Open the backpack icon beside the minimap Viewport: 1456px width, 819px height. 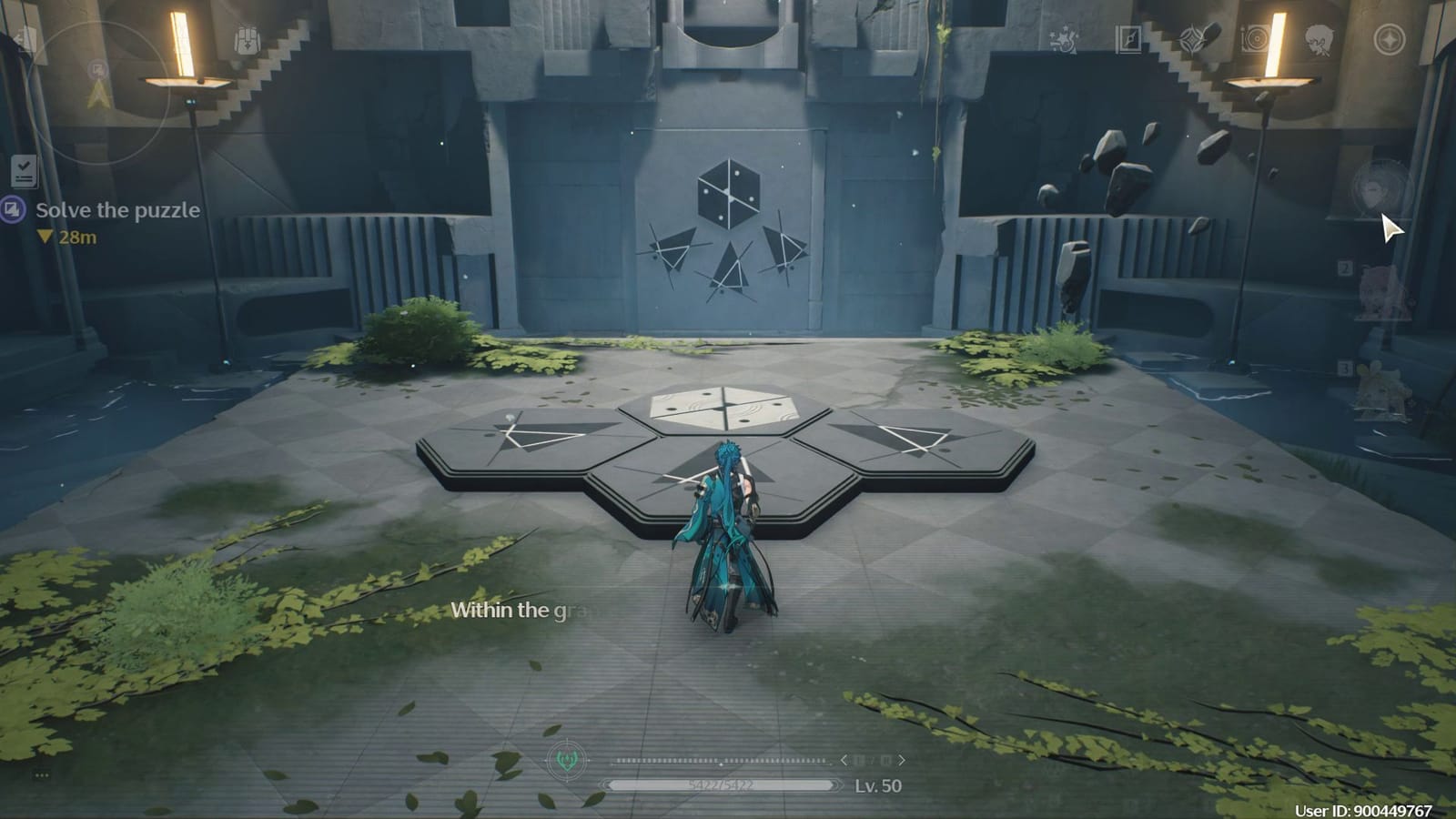coord(246,40)
